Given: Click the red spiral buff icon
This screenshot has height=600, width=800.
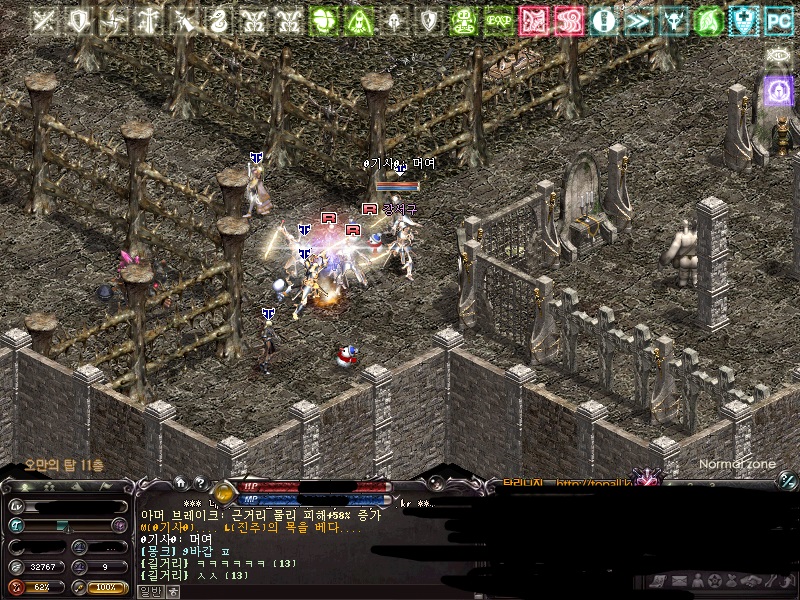Looking at the screenshot, I should tap(569, 19).
